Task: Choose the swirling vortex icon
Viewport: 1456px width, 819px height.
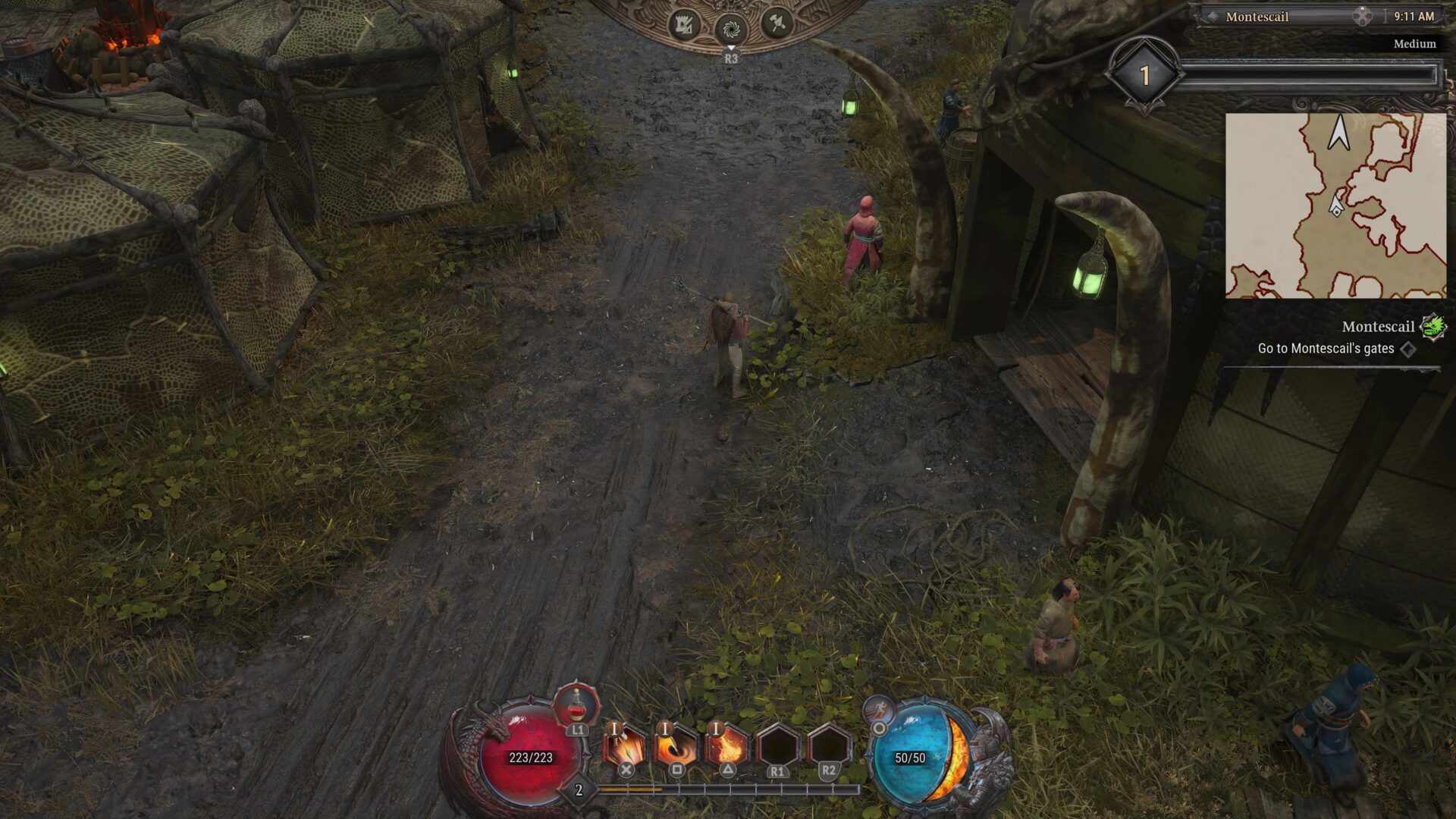Action: click(x=731, y=30)
